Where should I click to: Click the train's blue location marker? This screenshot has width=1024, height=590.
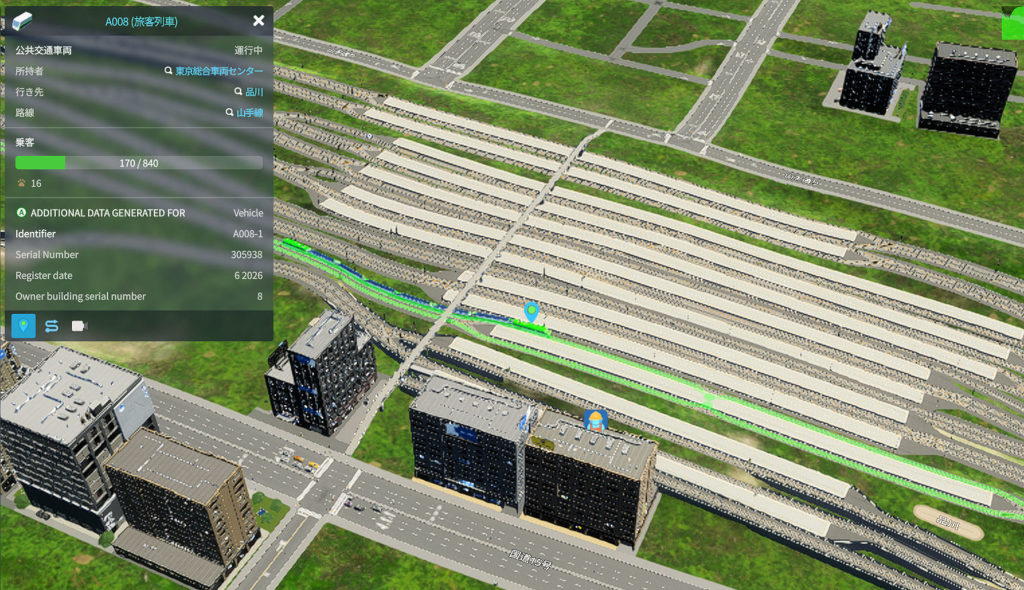pos(532,313)
